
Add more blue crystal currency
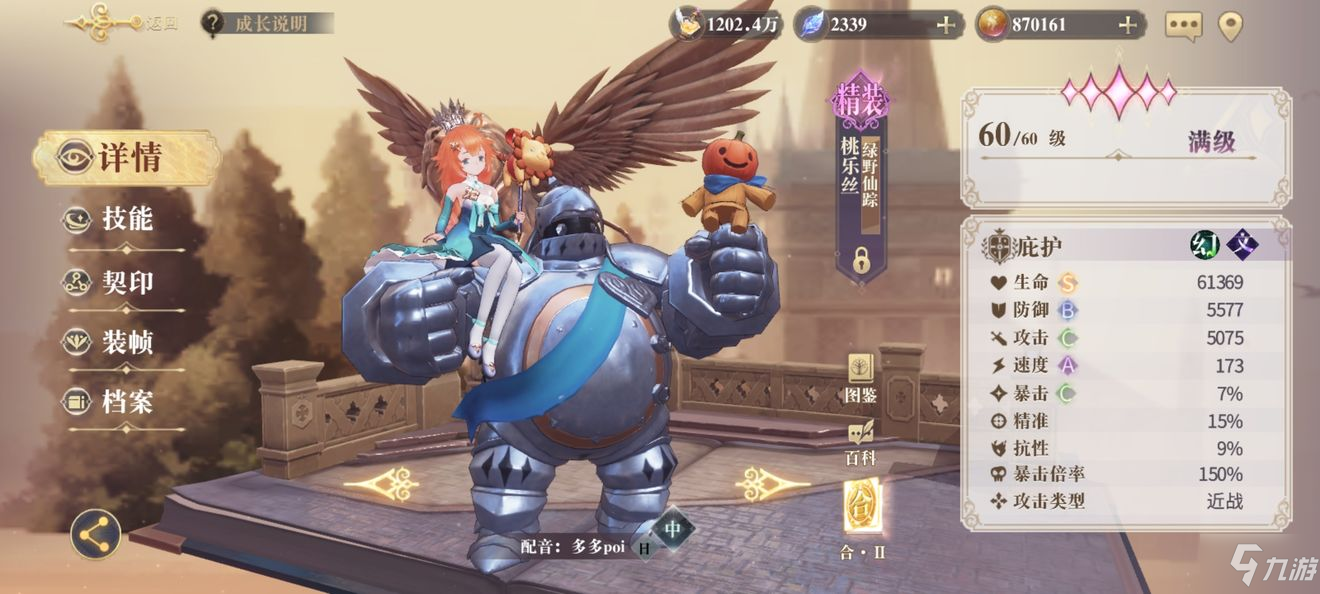[x=945, y=25]
